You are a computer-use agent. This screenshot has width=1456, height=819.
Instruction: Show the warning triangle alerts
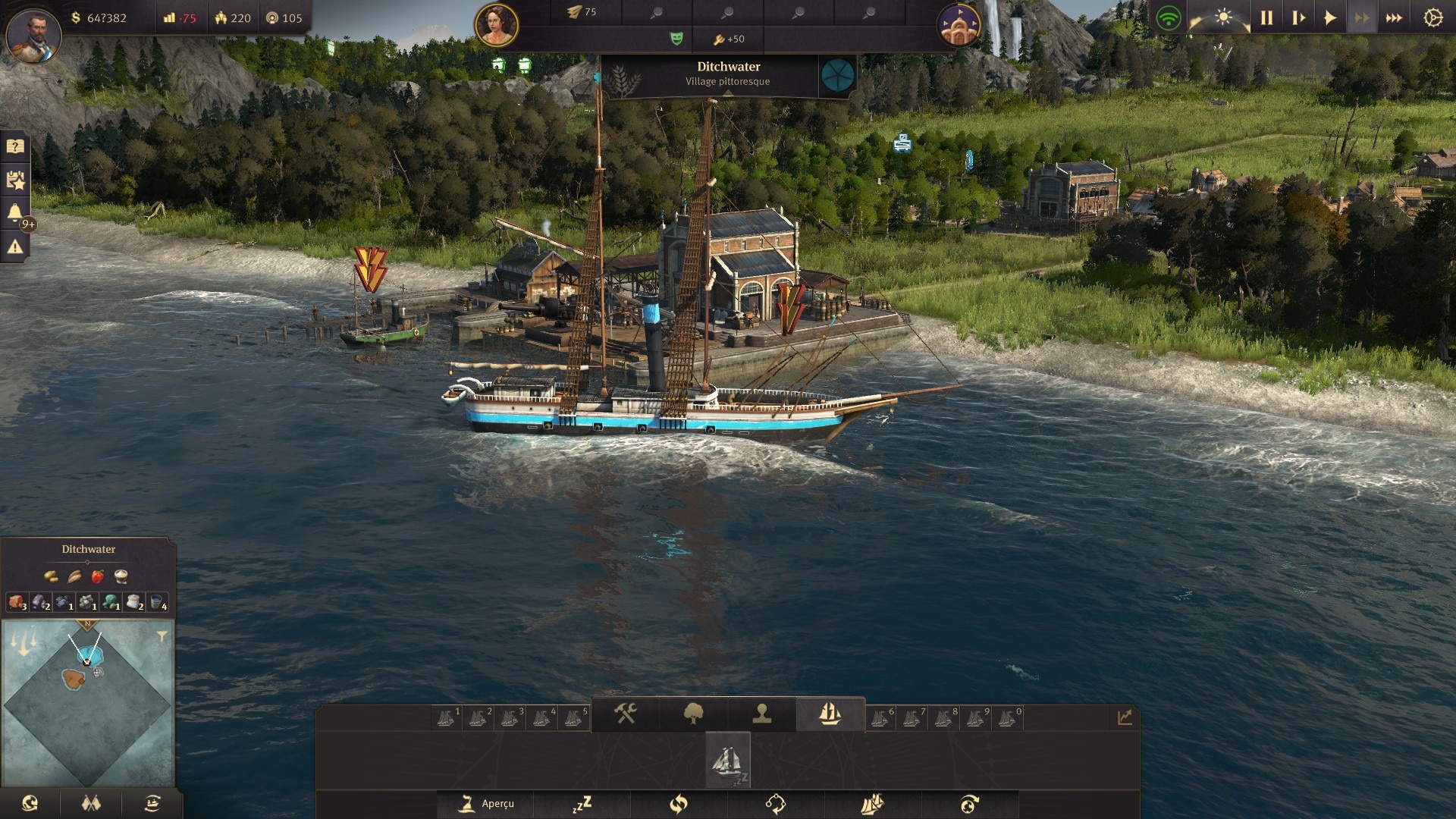[x=15, y=246]
